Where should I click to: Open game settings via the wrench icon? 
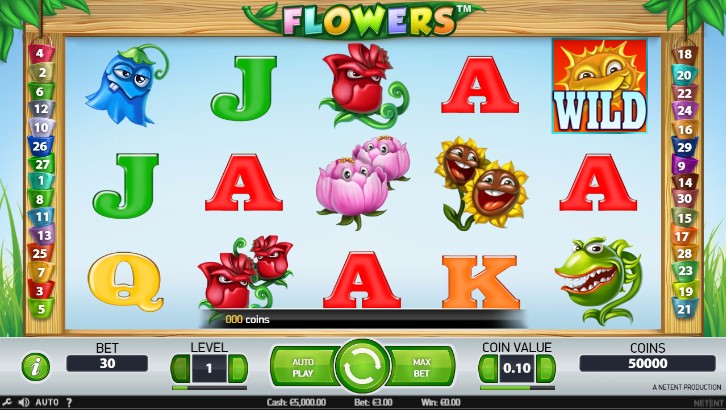7,402
